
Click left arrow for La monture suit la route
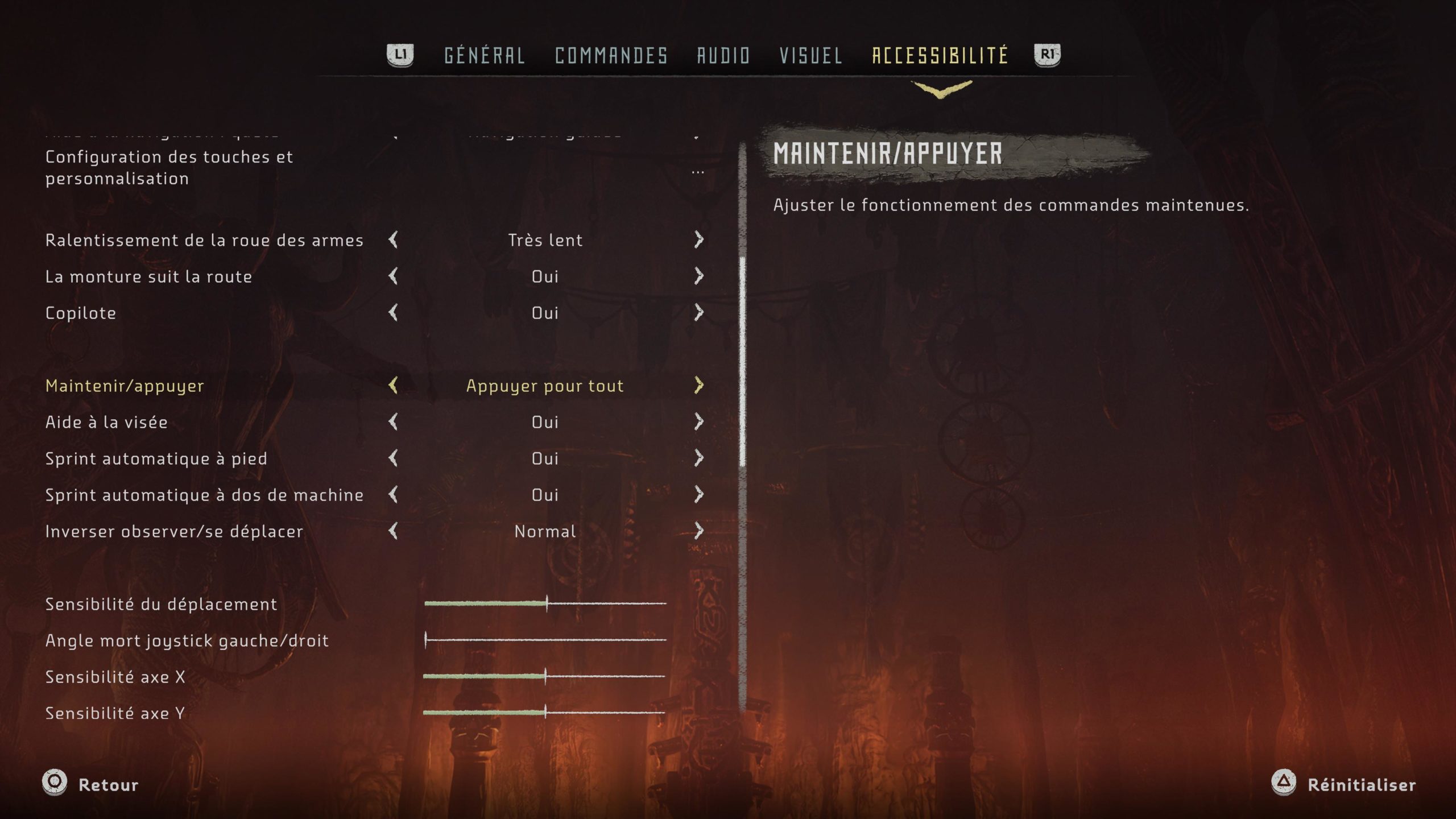click(393, 276)
